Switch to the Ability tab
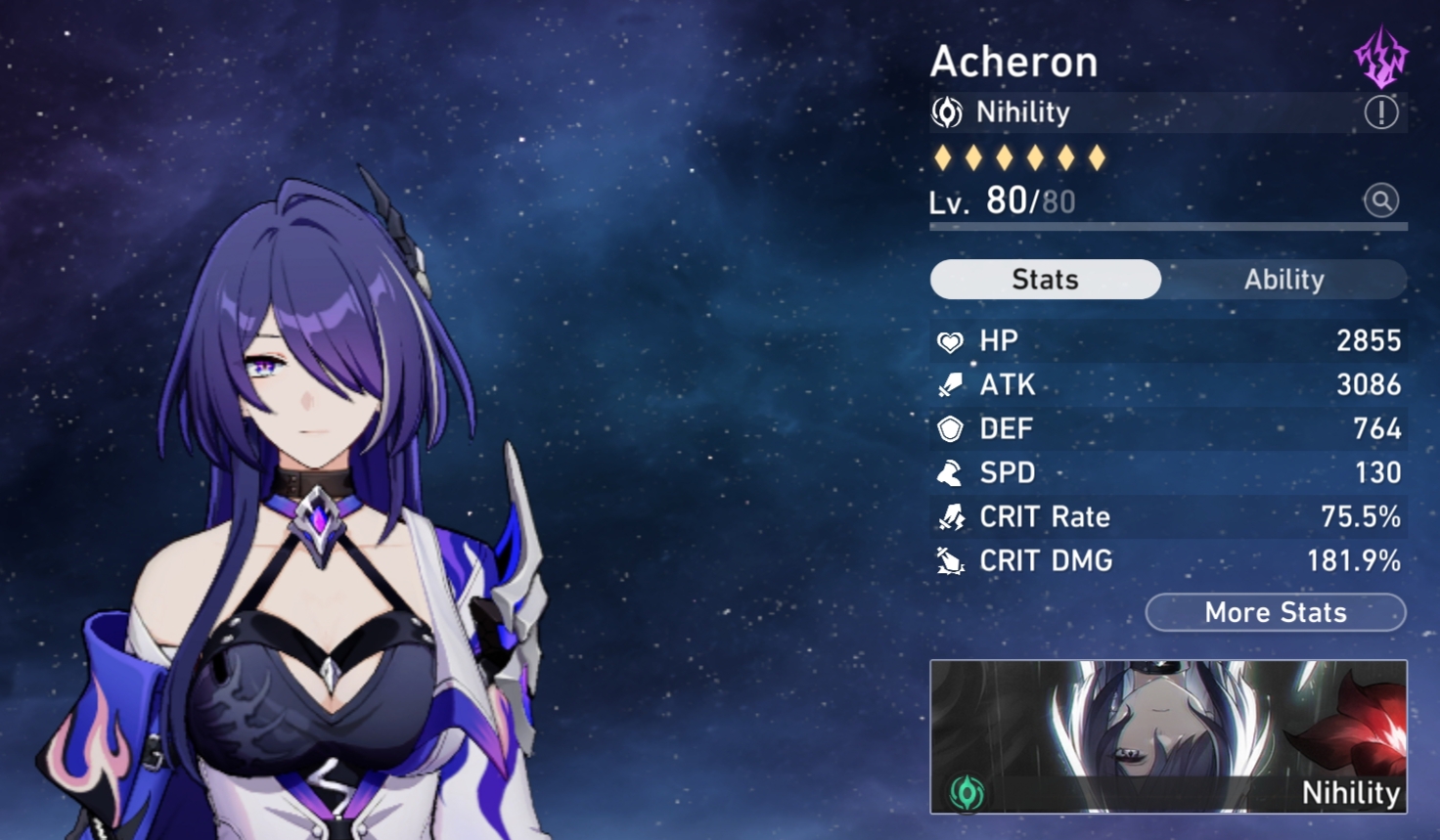The width and height of the screenshot is (1440, 840). [1283, 280]
